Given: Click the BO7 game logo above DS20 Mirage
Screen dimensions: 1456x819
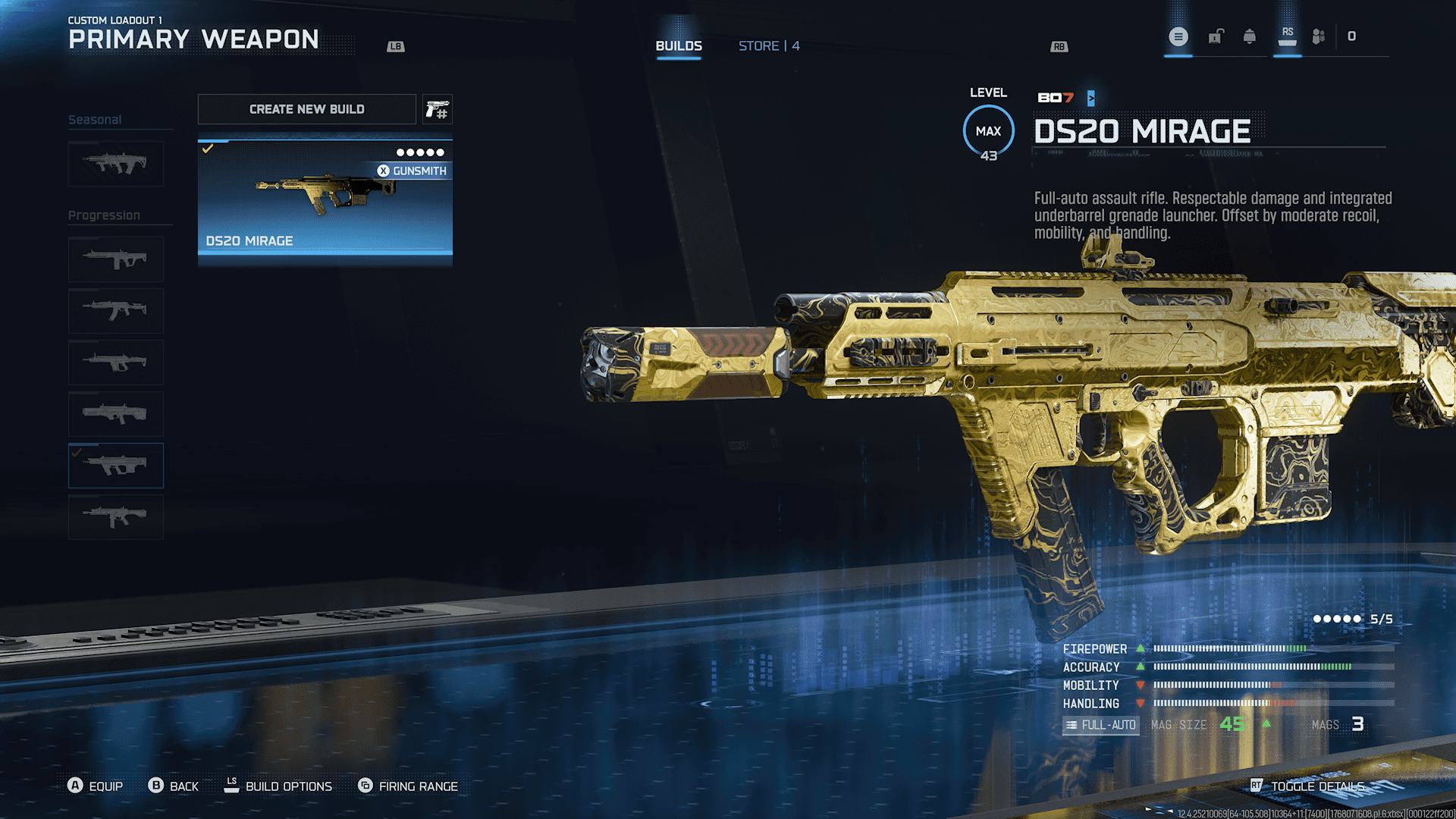Looking at the screenshot, I should [1054, 98].
